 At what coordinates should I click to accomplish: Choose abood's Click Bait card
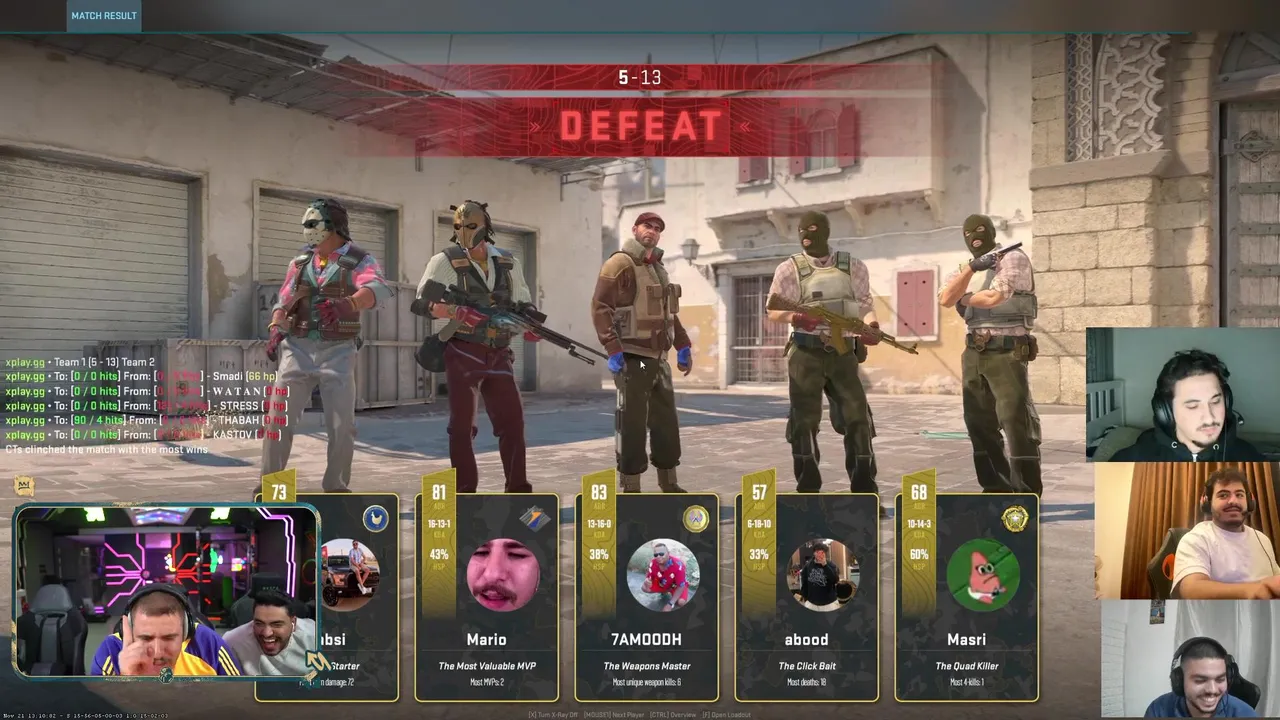point(807,598)
